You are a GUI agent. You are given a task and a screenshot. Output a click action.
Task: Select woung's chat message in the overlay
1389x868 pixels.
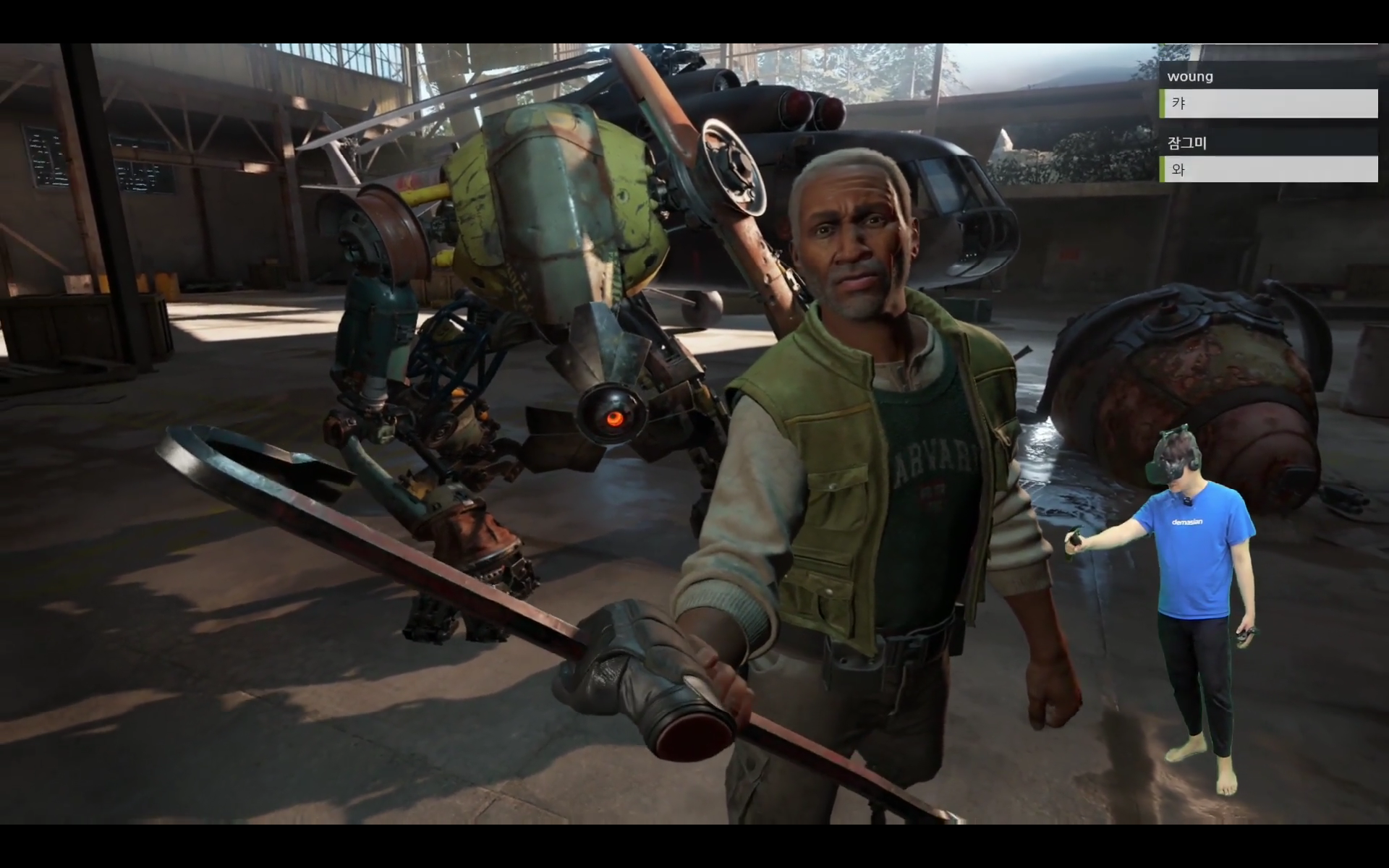1268,103
